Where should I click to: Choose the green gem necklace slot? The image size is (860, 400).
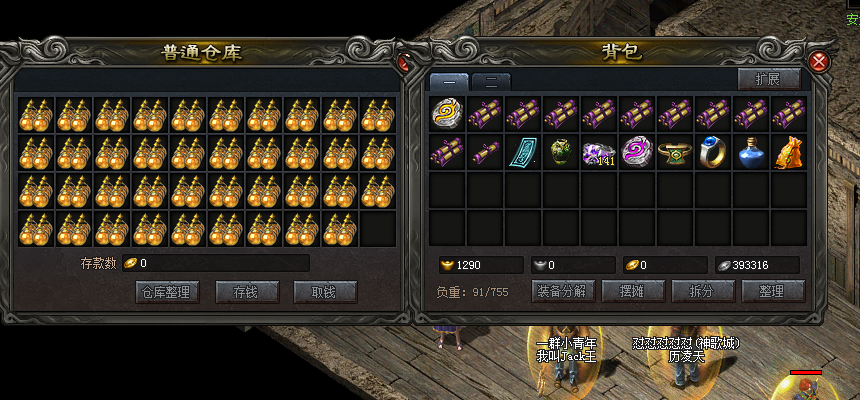pyautogui.click(x=675, y=152)
